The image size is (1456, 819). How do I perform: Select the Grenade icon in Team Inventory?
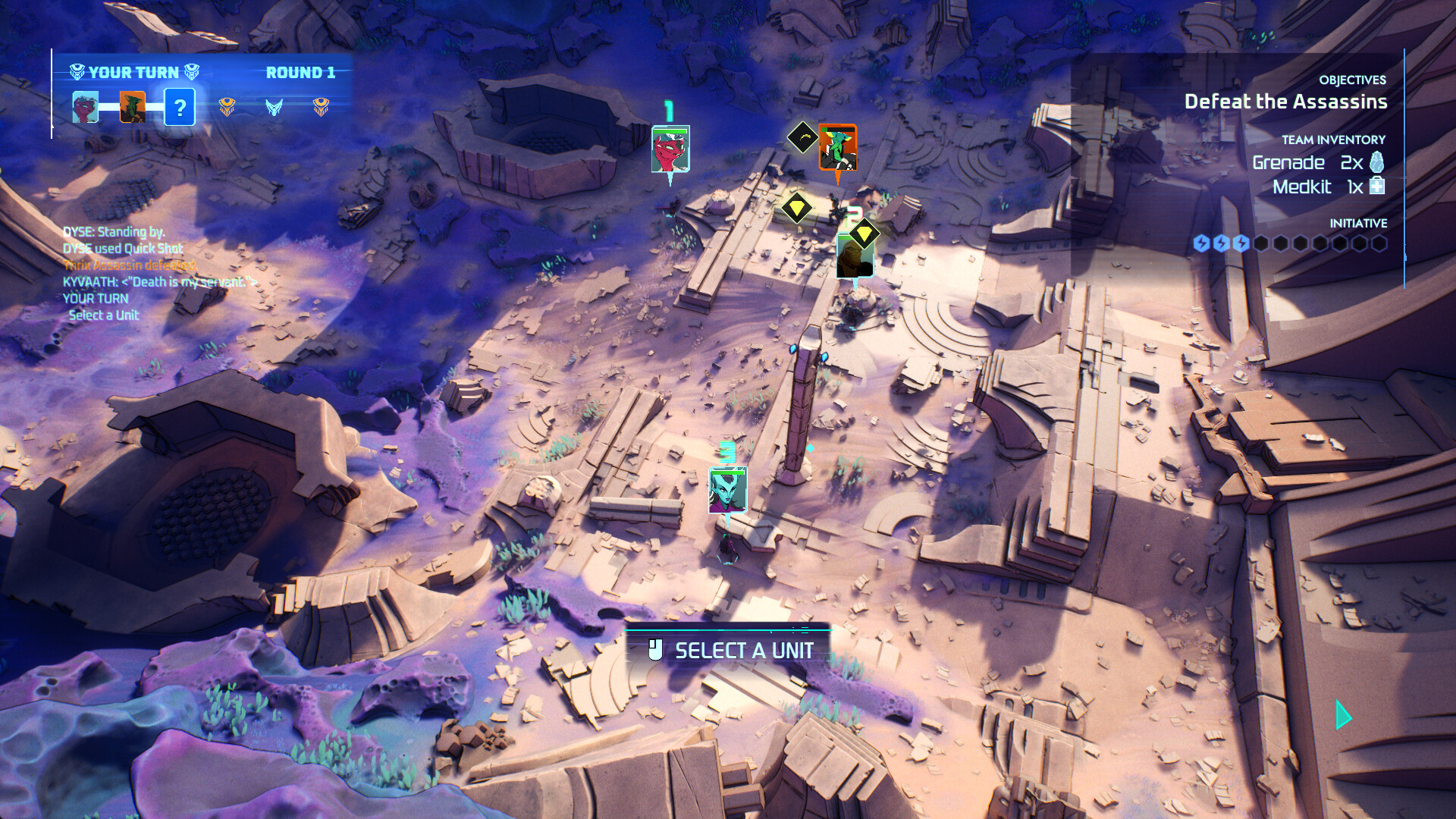(x=1376, y=162)
